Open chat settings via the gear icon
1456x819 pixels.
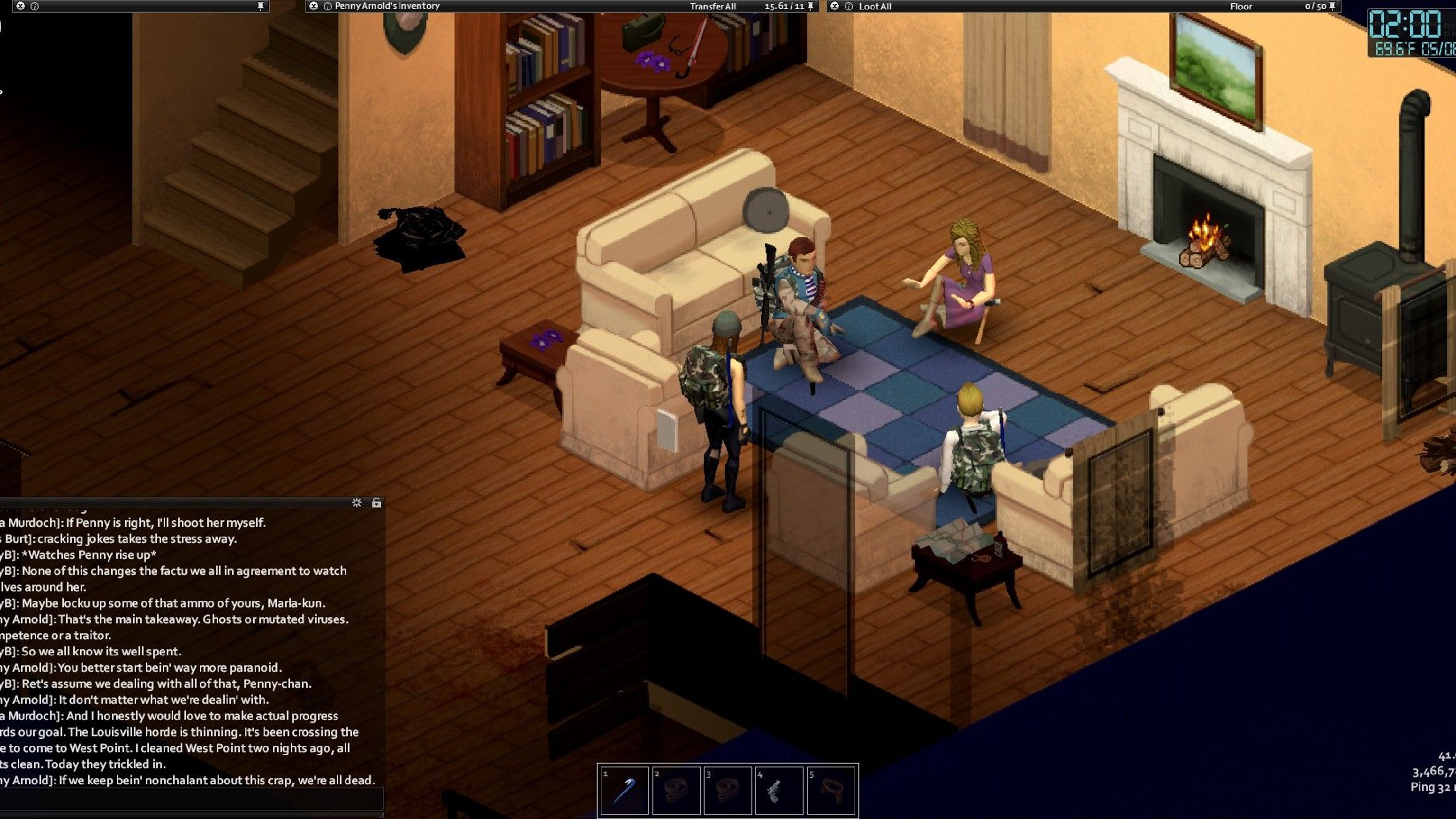[x=356, y=502]
